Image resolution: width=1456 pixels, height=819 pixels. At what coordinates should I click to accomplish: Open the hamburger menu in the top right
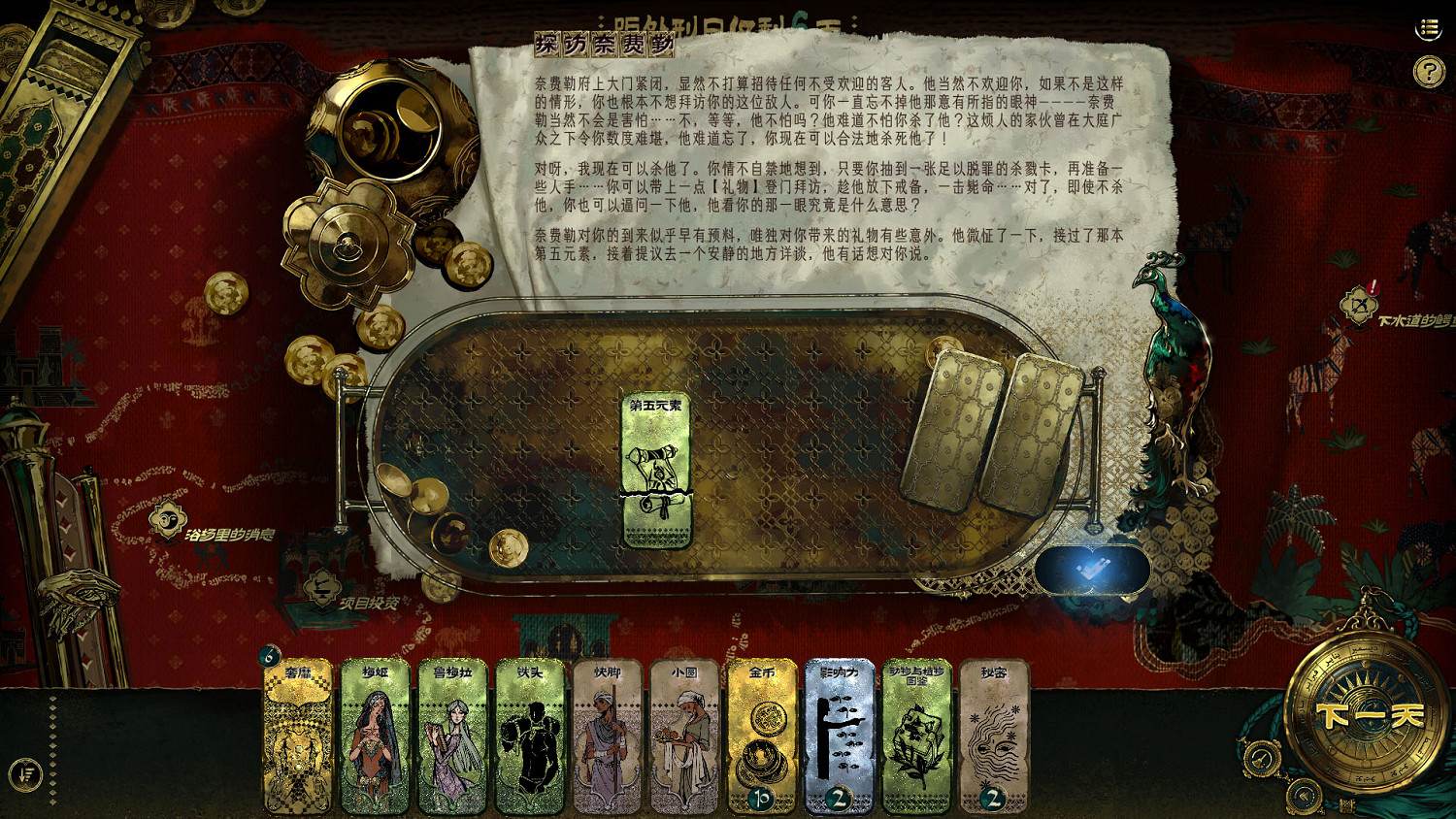(1427, 29)
